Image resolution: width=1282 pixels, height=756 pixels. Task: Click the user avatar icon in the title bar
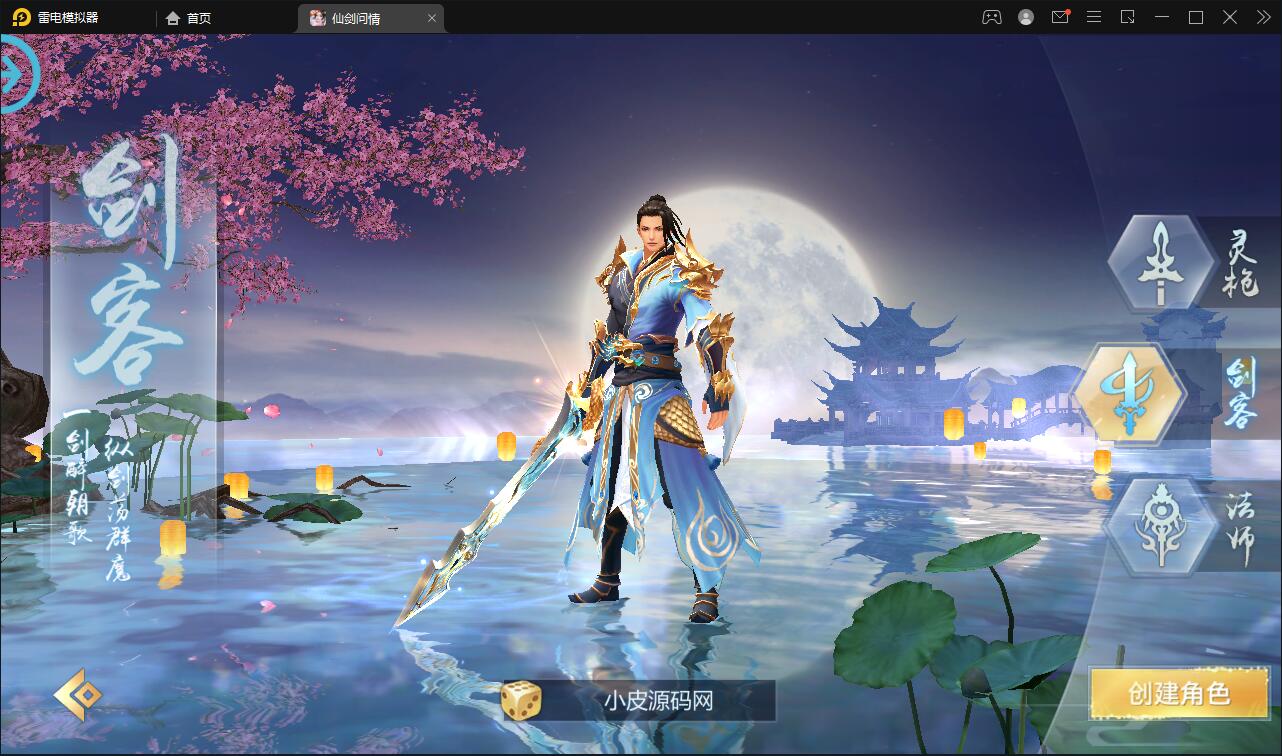(1027, 17)
